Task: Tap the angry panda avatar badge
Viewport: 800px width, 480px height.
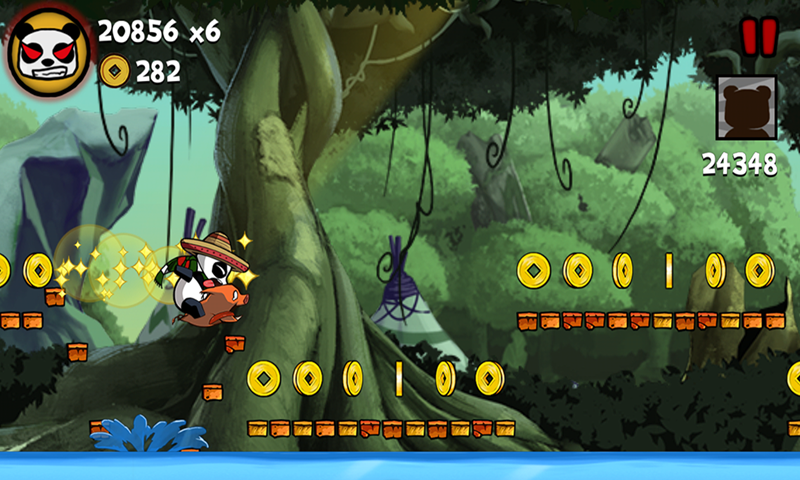Action: coord(48,50)
